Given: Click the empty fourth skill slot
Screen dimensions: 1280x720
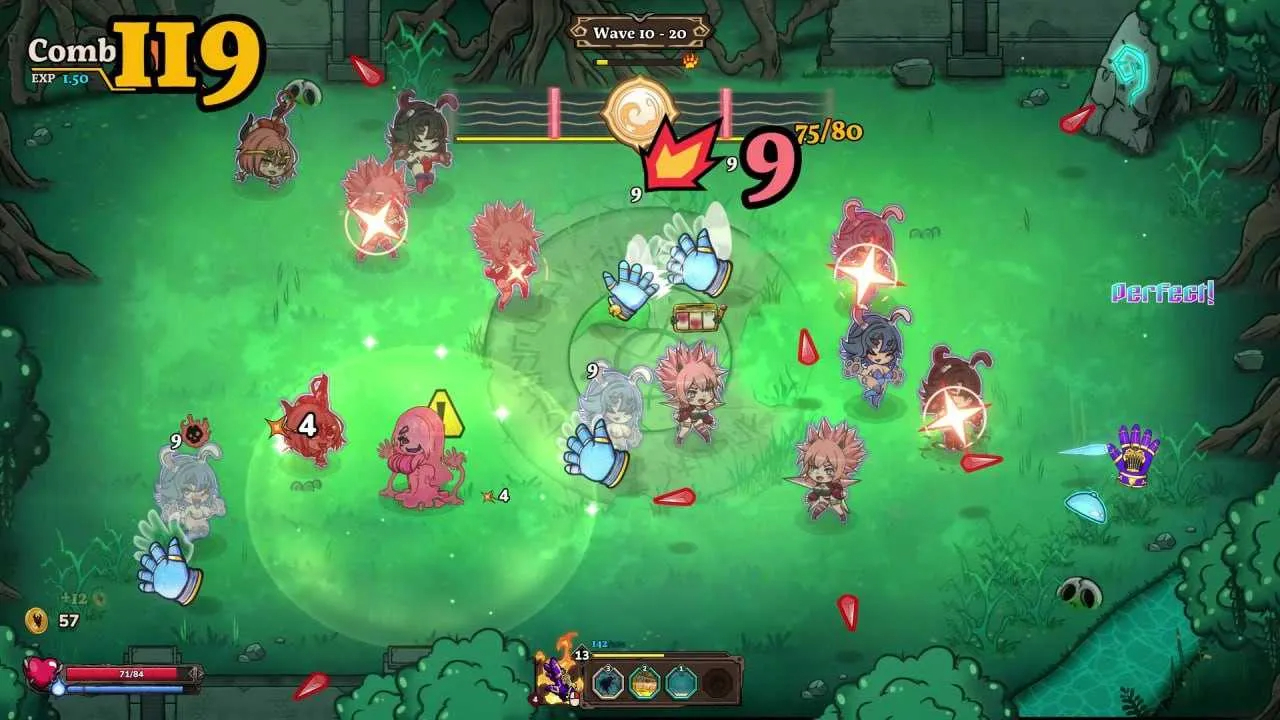Looking at the screenshot, I should 717,684.
